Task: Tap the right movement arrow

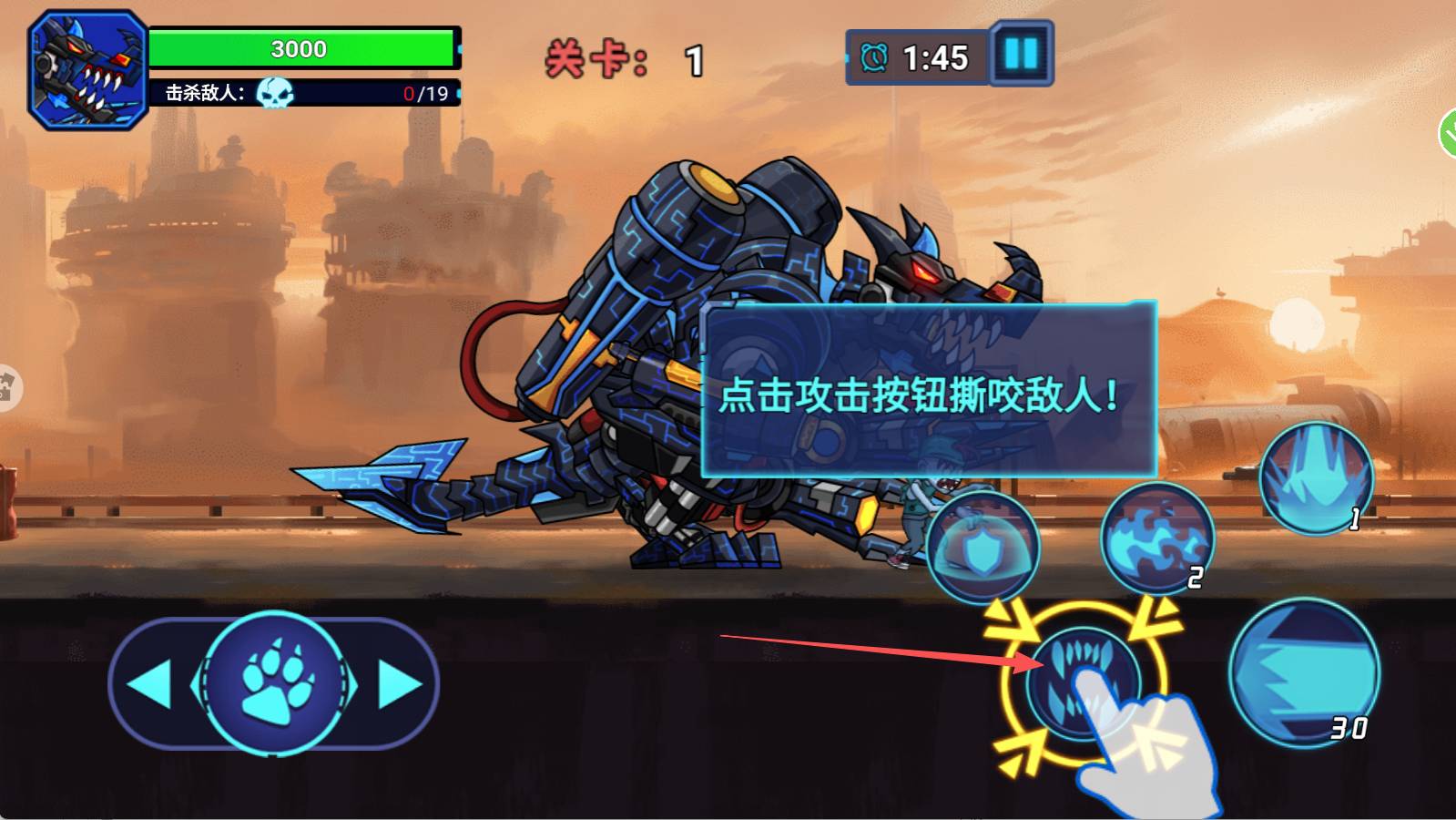Action: [x=393, y=682]
